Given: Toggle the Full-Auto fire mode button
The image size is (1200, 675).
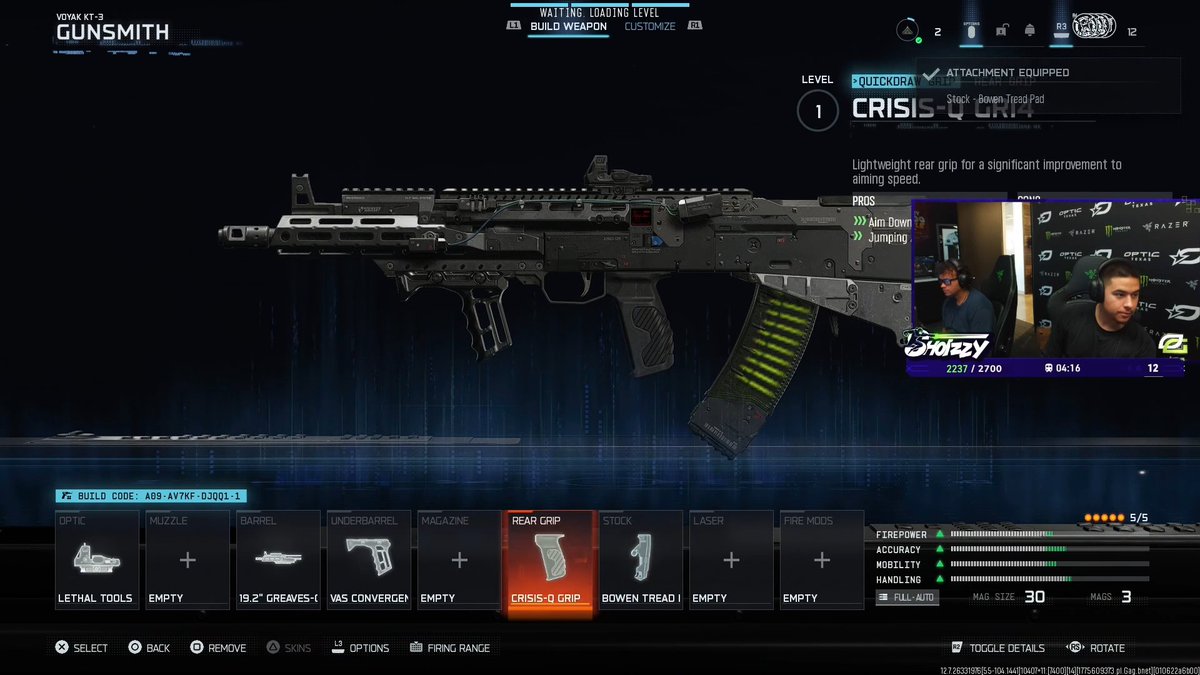Looking at the screenshot, I should click(907, 597).
